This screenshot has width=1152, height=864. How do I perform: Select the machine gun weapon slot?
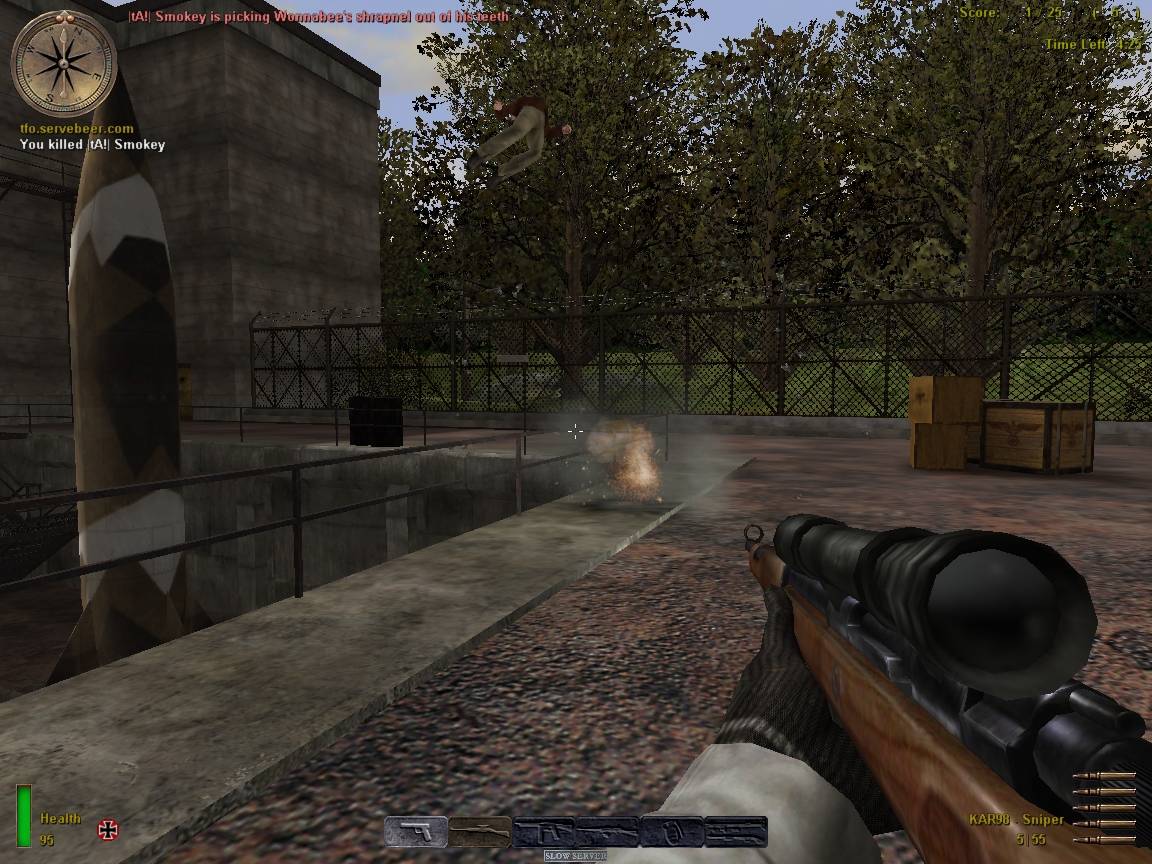pyautogui.click(x=608, y=832)
